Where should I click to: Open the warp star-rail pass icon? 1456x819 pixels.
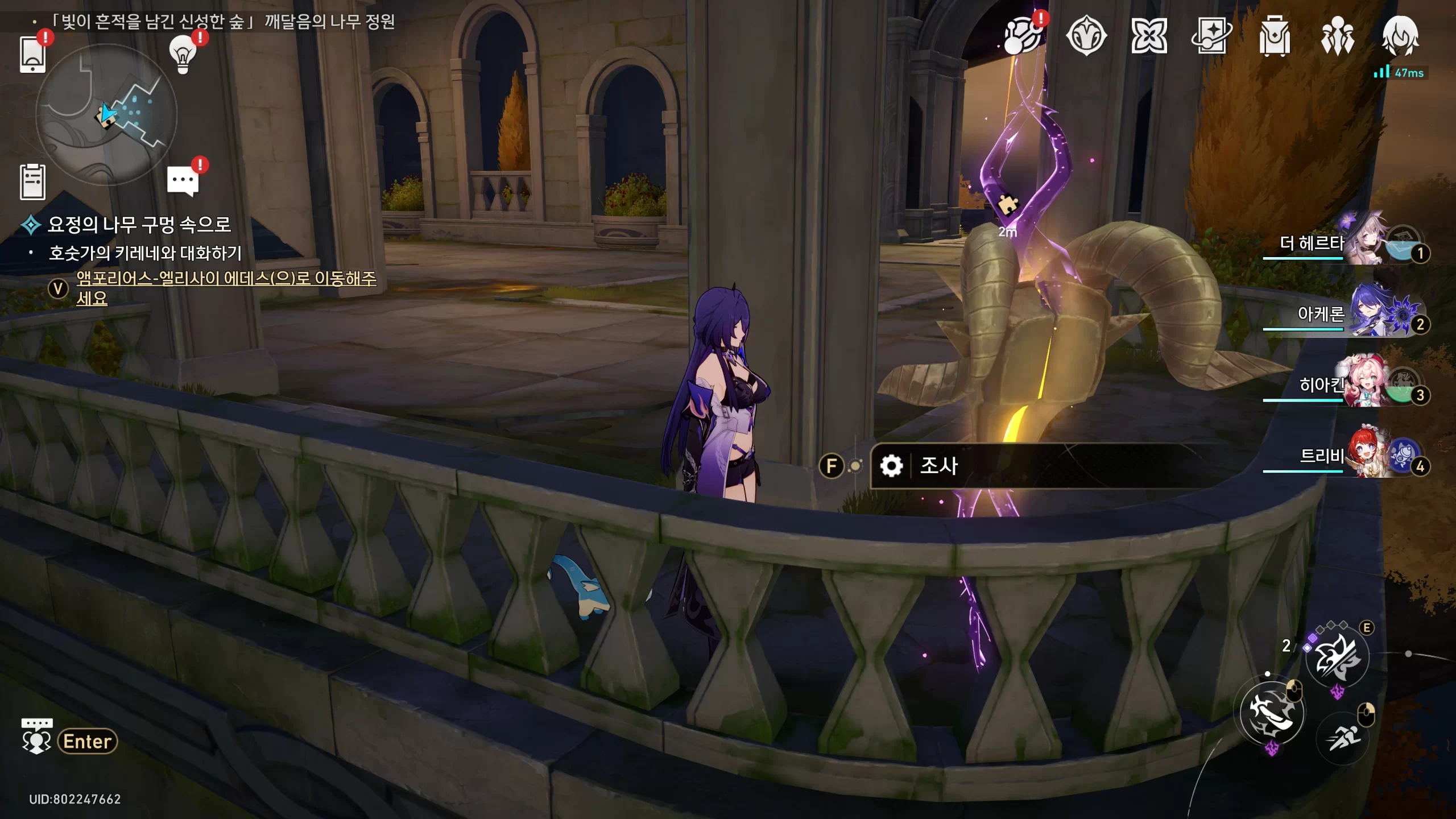[x=1211, y=36]
